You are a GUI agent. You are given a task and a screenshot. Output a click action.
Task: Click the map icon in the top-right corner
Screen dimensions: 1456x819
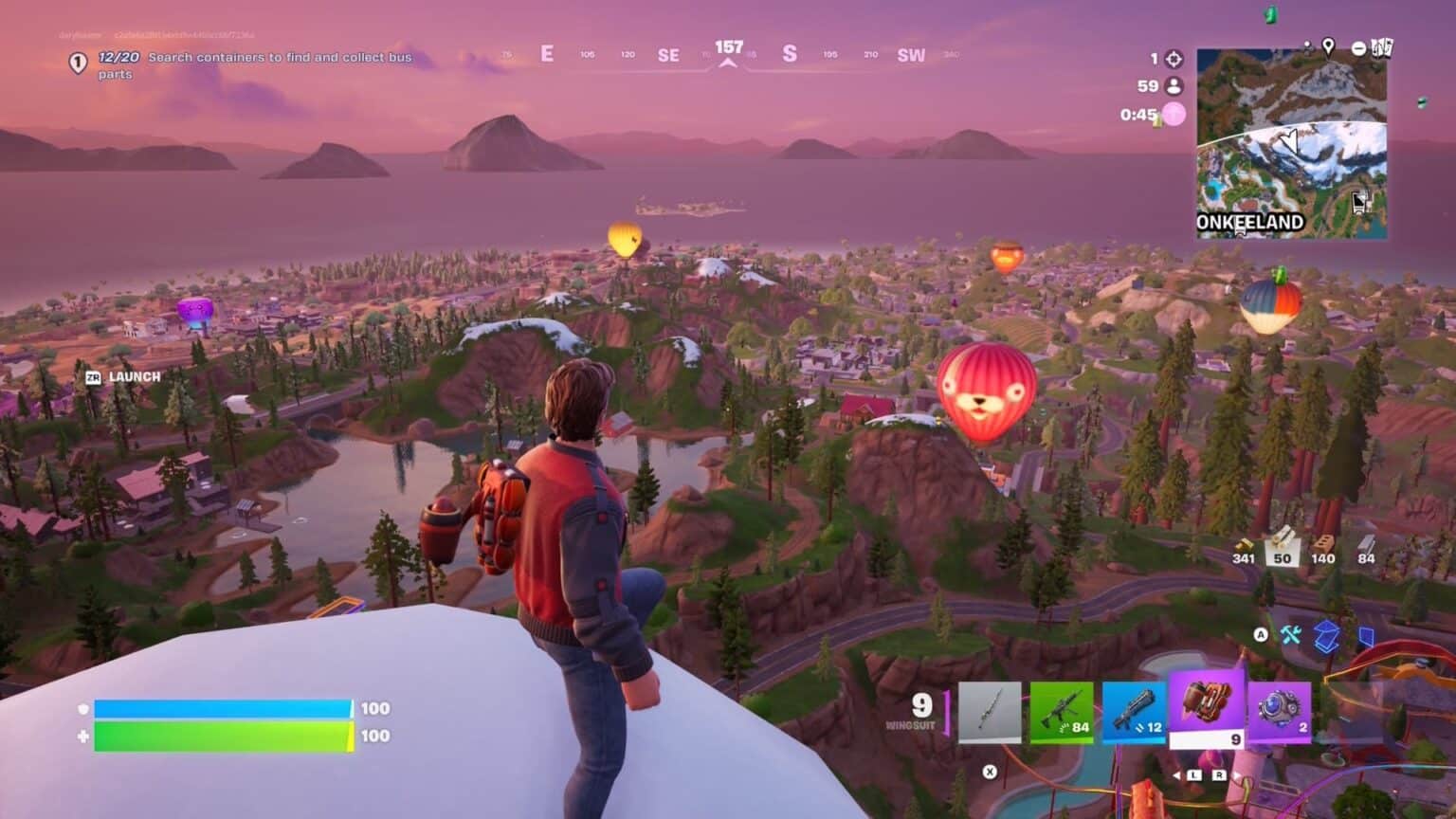[1382, 49]
